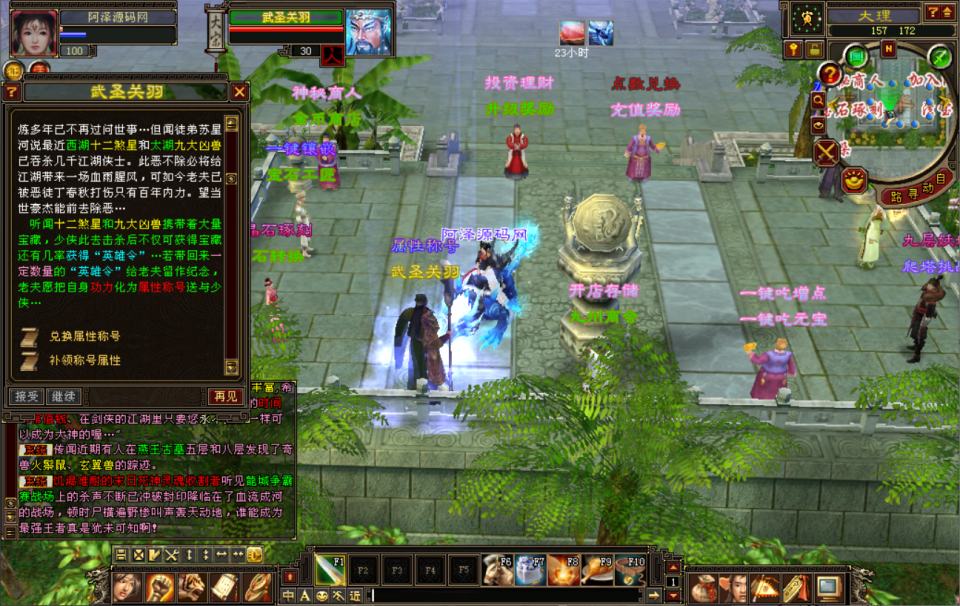Viewport: 960px width, 606px height.
Task: Choose the 兑换属性称号 dialogue option
Action: pos(85,336)
